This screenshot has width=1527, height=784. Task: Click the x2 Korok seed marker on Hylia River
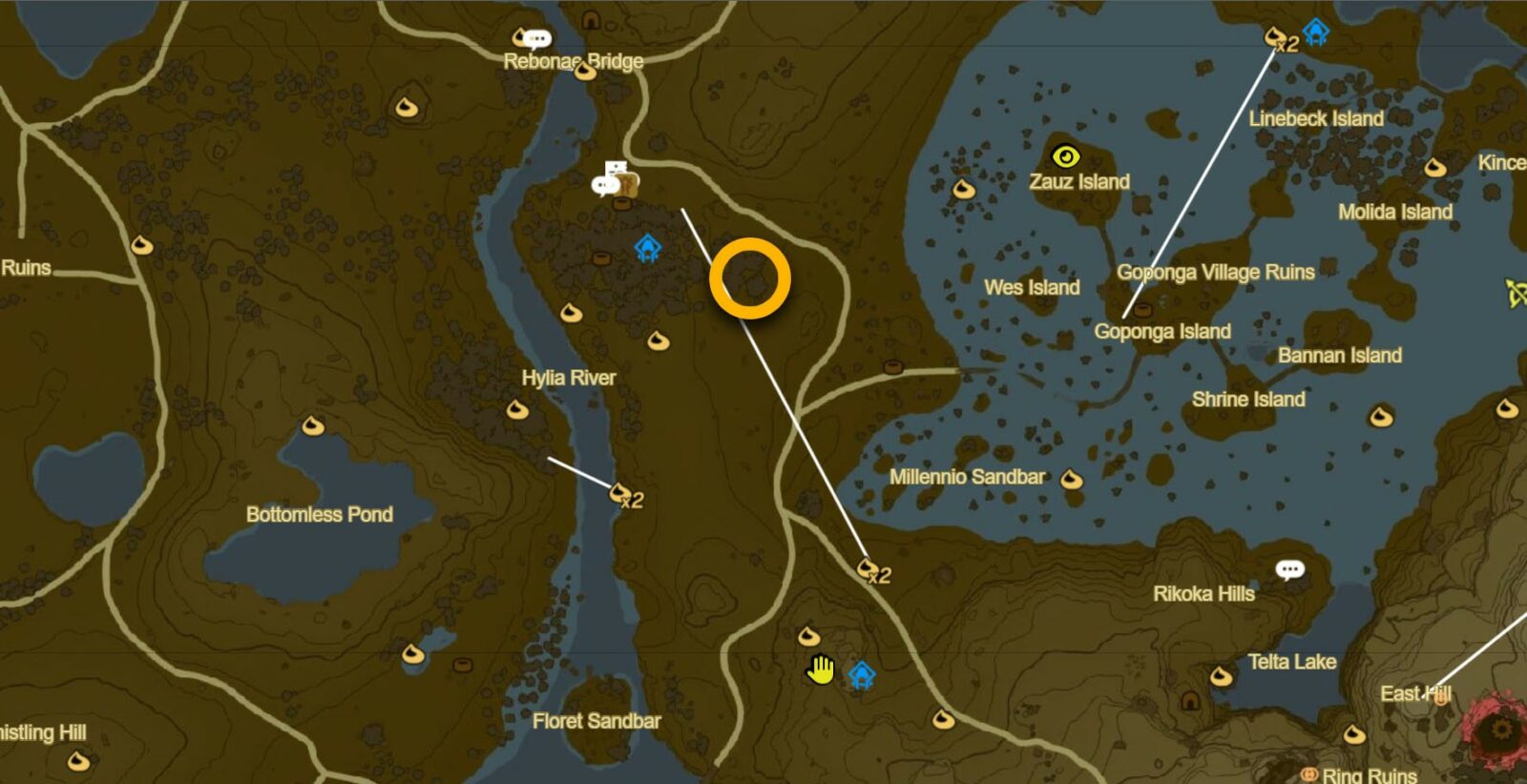tap(621, 493)
